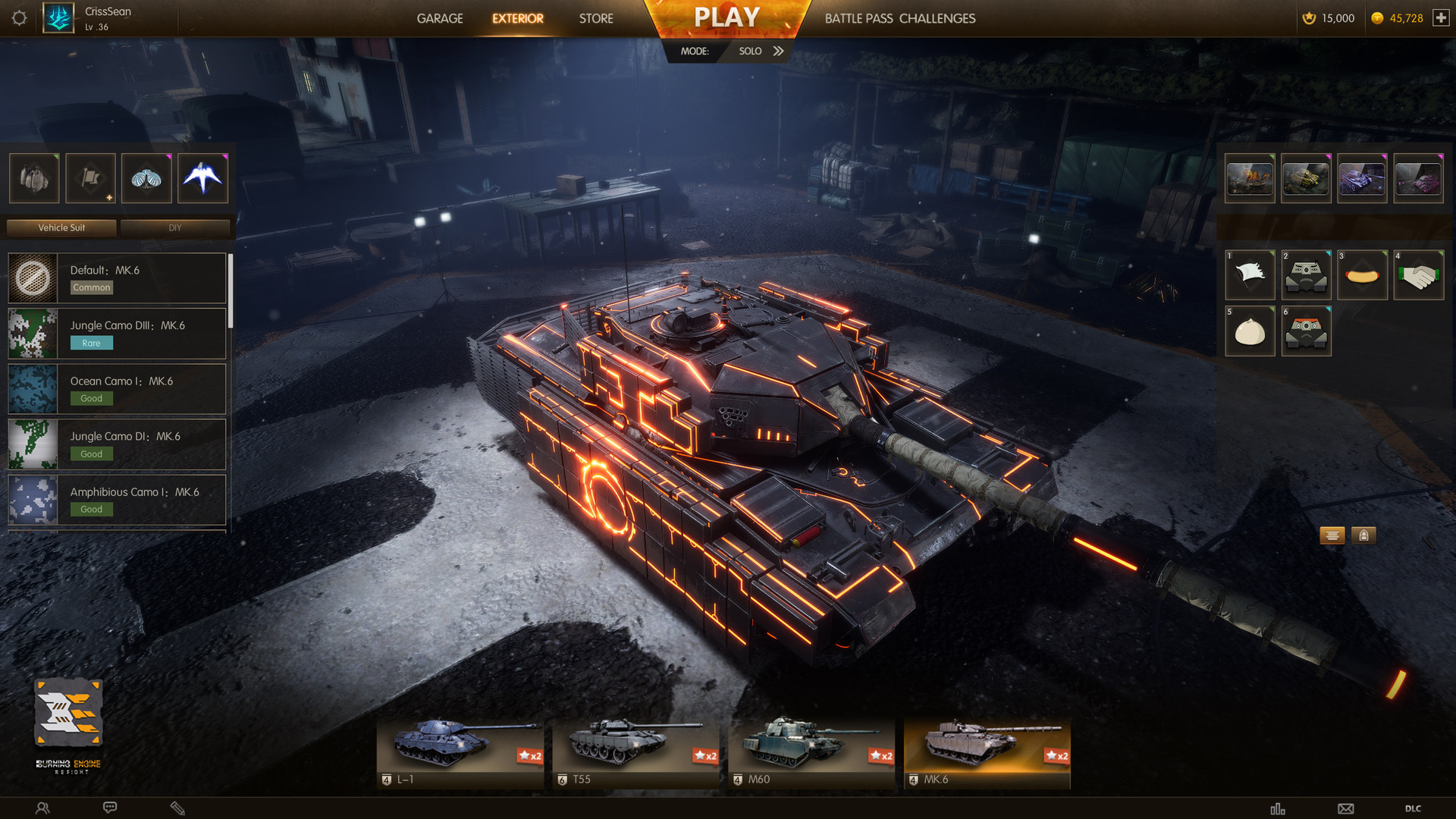Toggle the vehicle lock button

(x=1363, y=535)
